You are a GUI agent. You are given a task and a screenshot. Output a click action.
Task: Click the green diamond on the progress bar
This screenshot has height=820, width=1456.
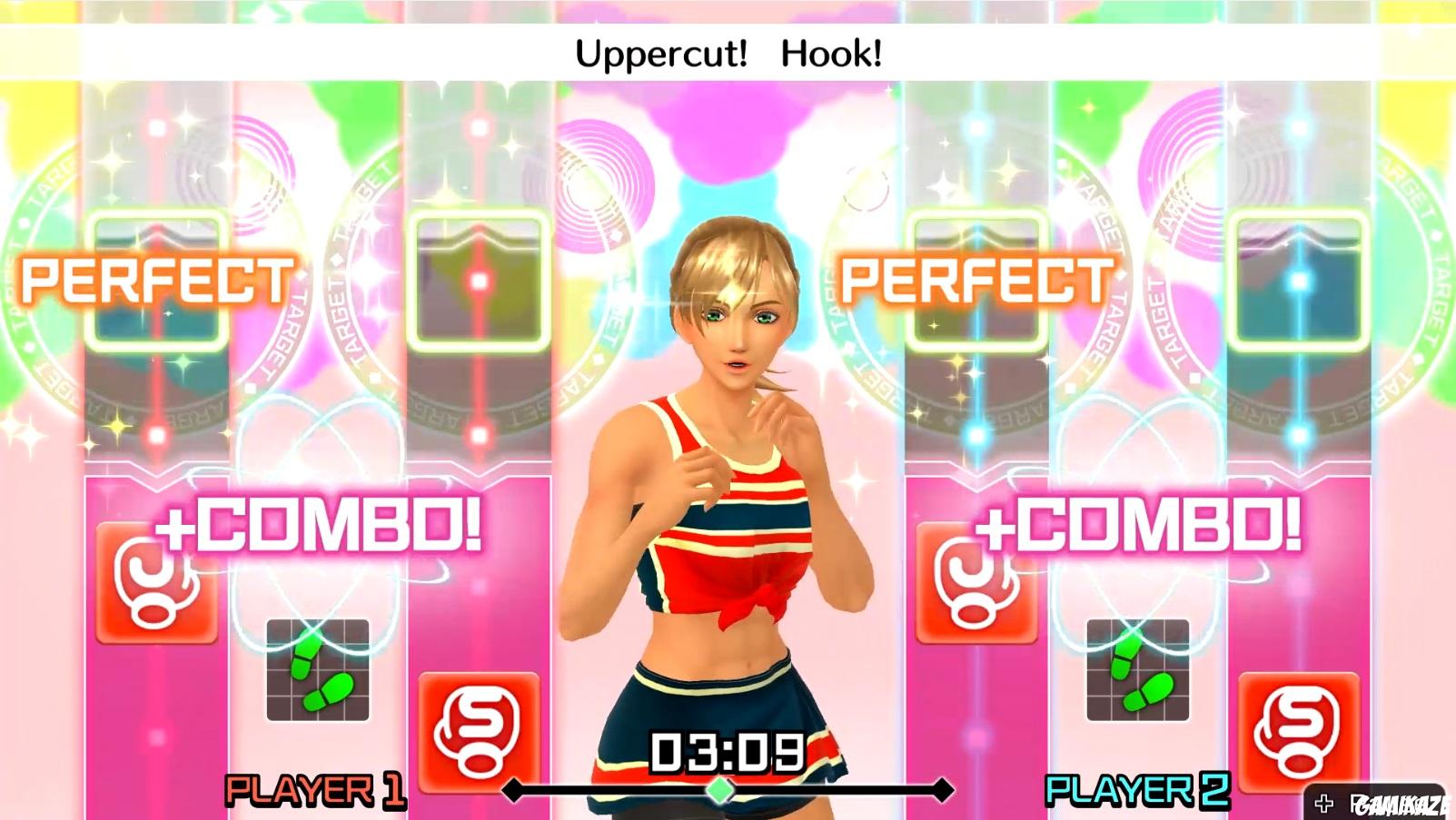pos(721,789)
